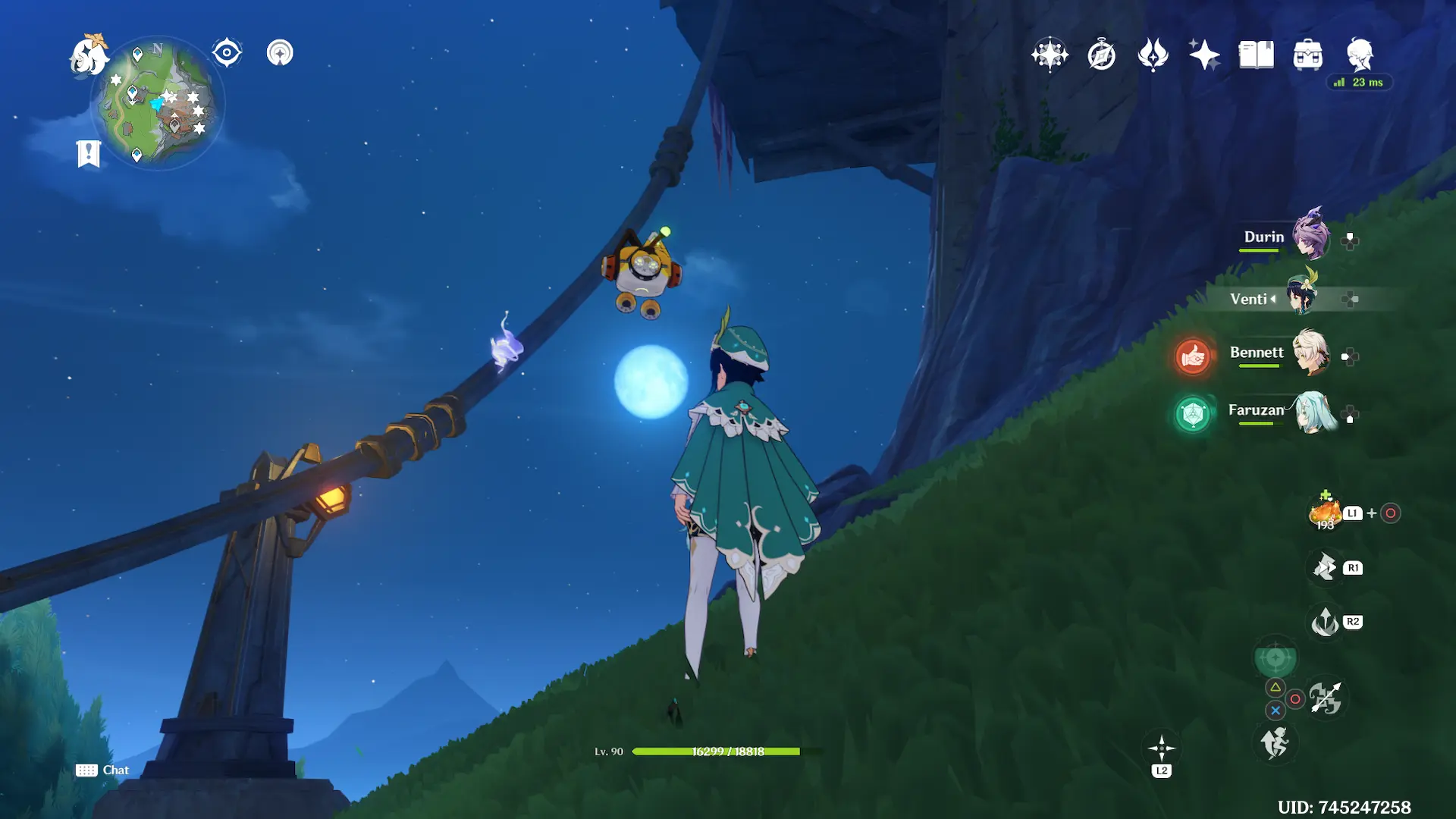Open the circular minimap
The height and width of the screenshot is (819, 1456).
158,103
